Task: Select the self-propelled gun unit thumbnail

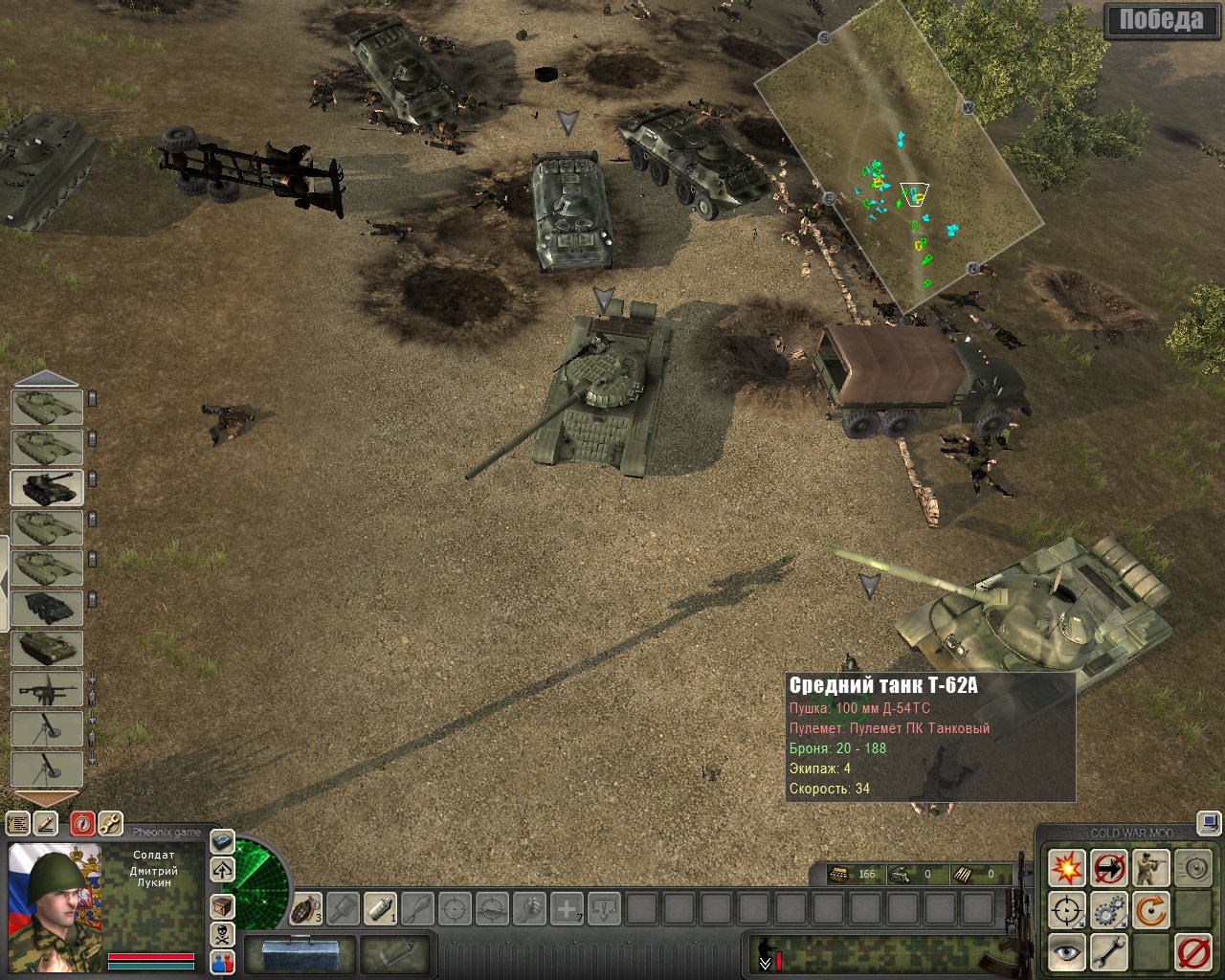Action: click(x=47, y=486)
